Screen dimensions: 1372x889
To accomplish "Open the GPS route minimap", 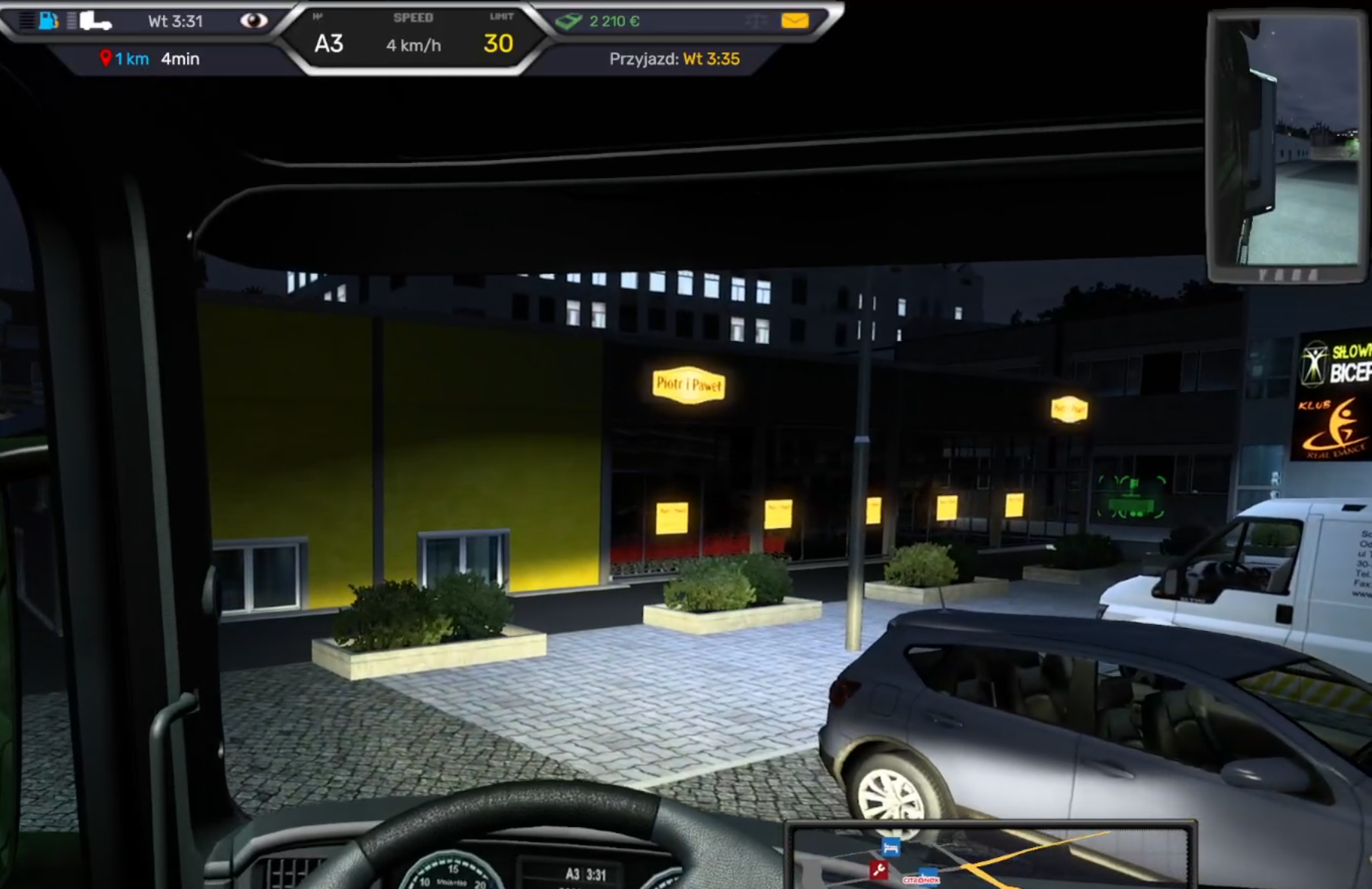I will (x=990, y=856).
